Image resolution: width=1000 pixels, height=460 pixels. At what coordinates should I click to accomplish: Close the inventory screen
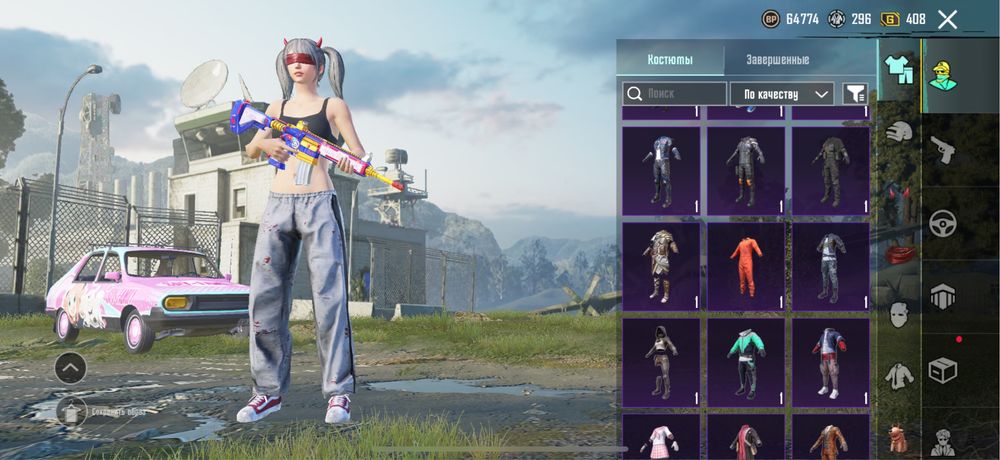point(948,19)
